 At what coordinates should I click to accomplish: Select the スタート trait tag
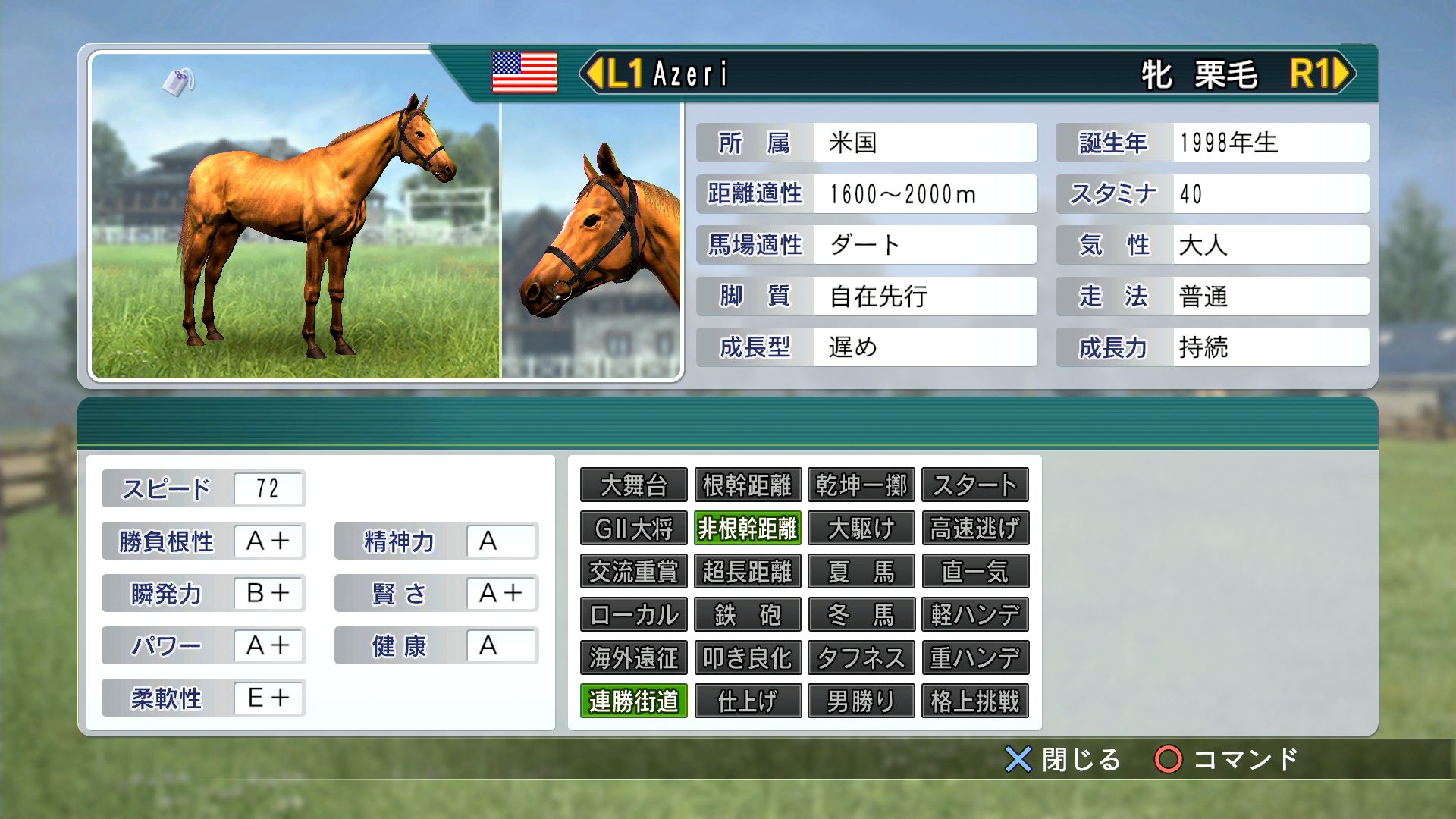[x=974, y=485]
